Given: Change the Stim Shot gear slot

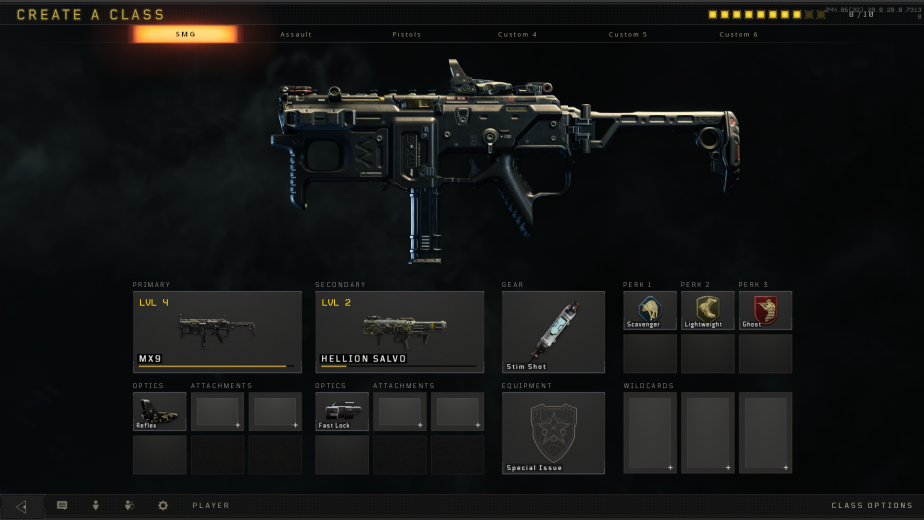Looking at the screenshot, I should tap(553, 331).
